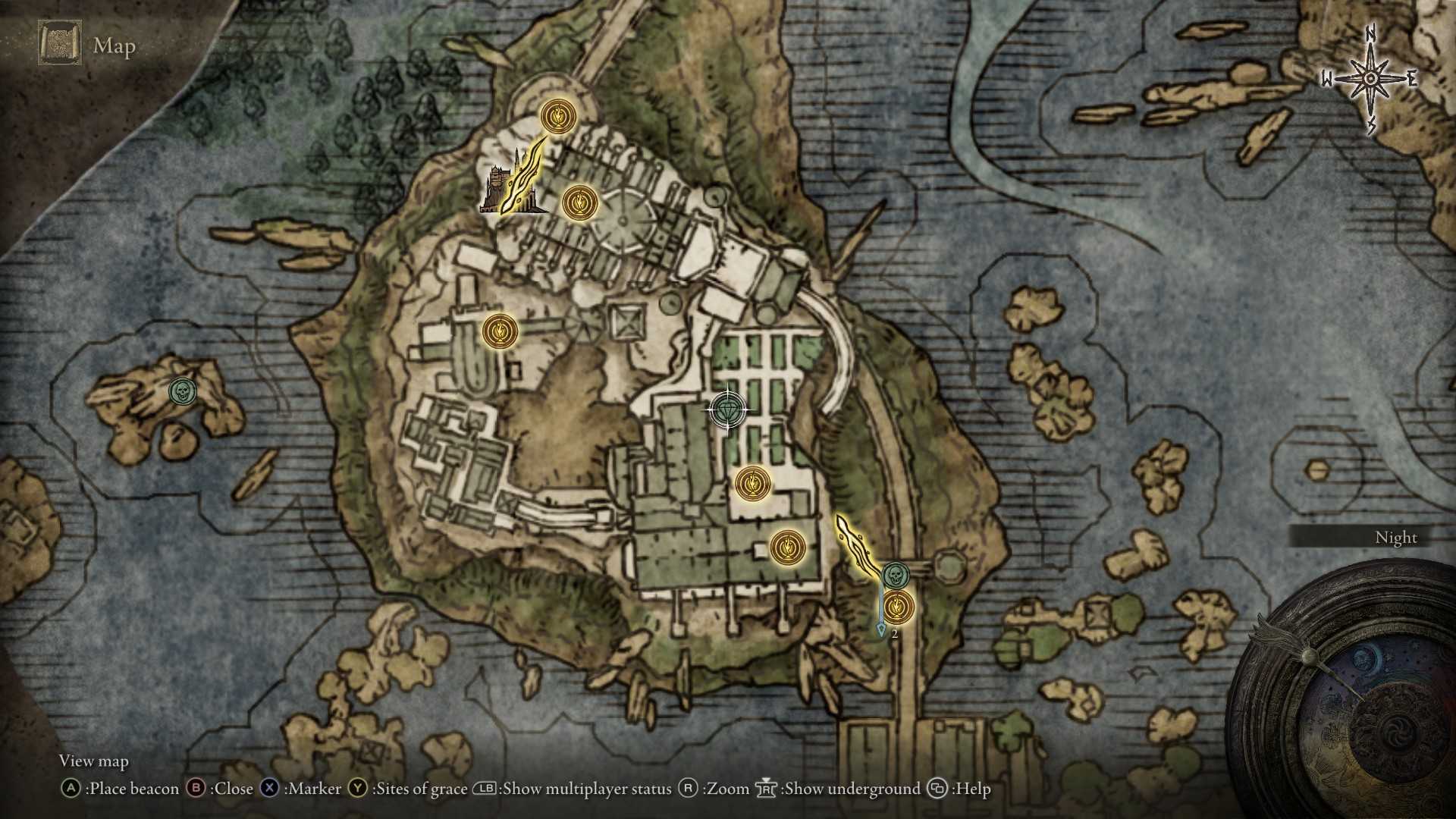Select the site of grace inside the large southern building

(787, 546)
